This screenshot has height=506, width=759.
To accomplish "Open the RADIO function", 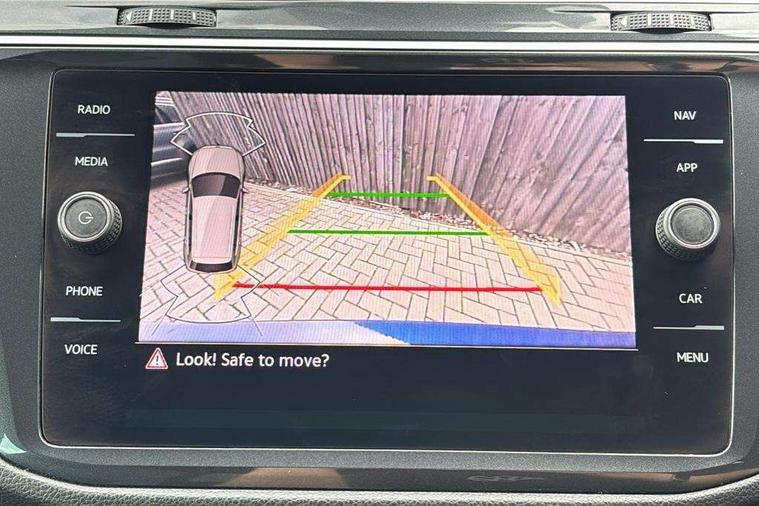I will (94, 109).
